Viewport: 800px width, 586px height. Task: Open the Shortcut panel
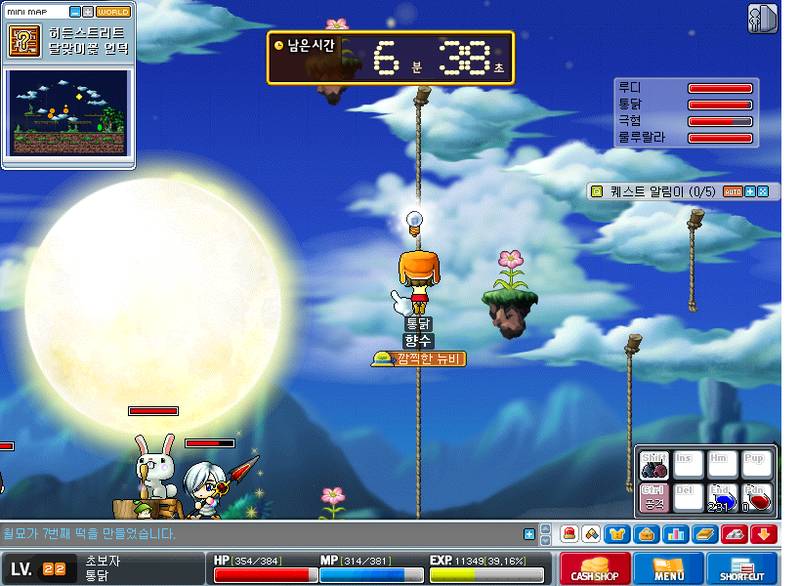tap(742, 567)
